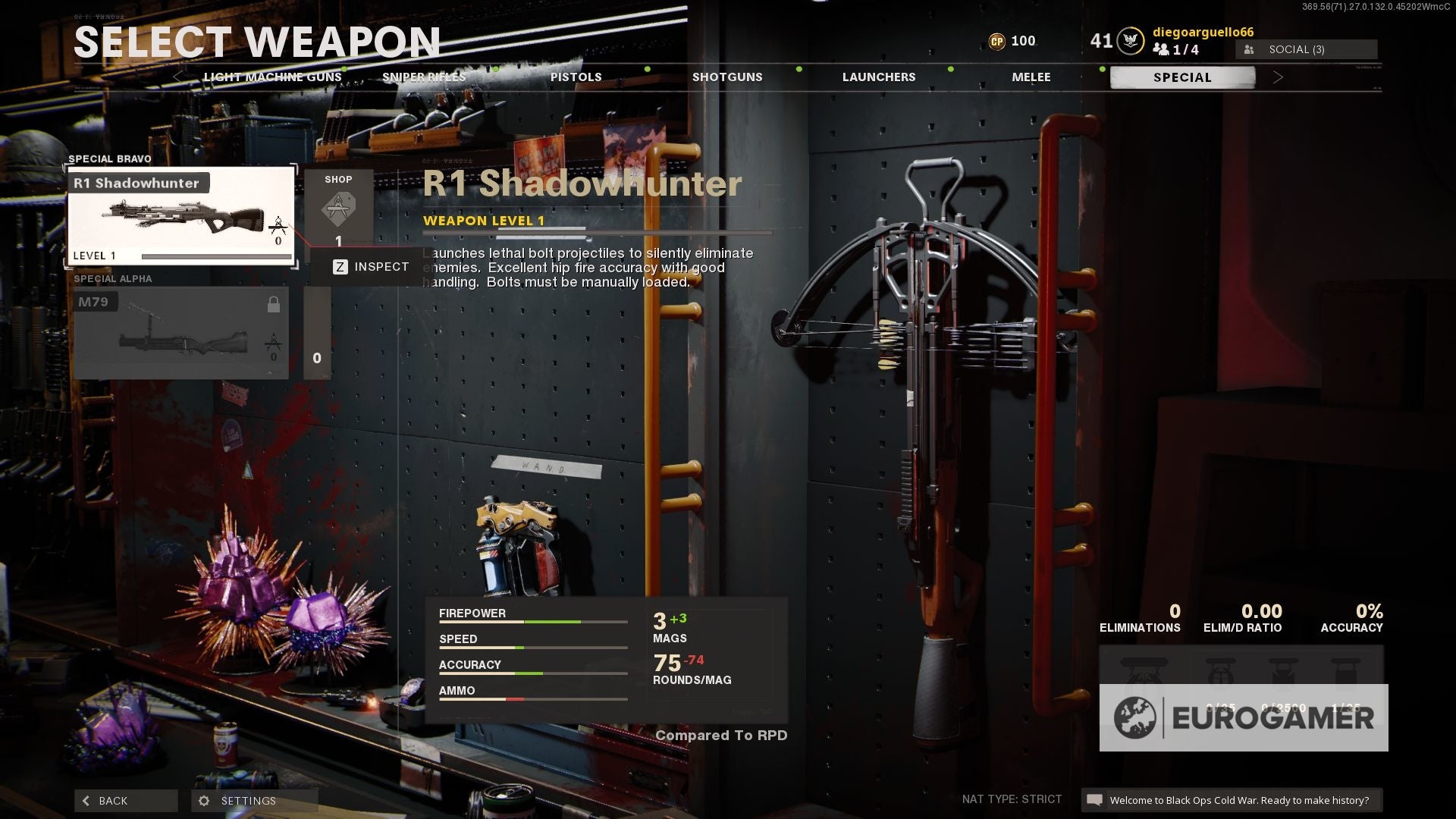Select the rank emblem beside level 41
Screen dimensions: 1456x819
[x=1130, y=39]
